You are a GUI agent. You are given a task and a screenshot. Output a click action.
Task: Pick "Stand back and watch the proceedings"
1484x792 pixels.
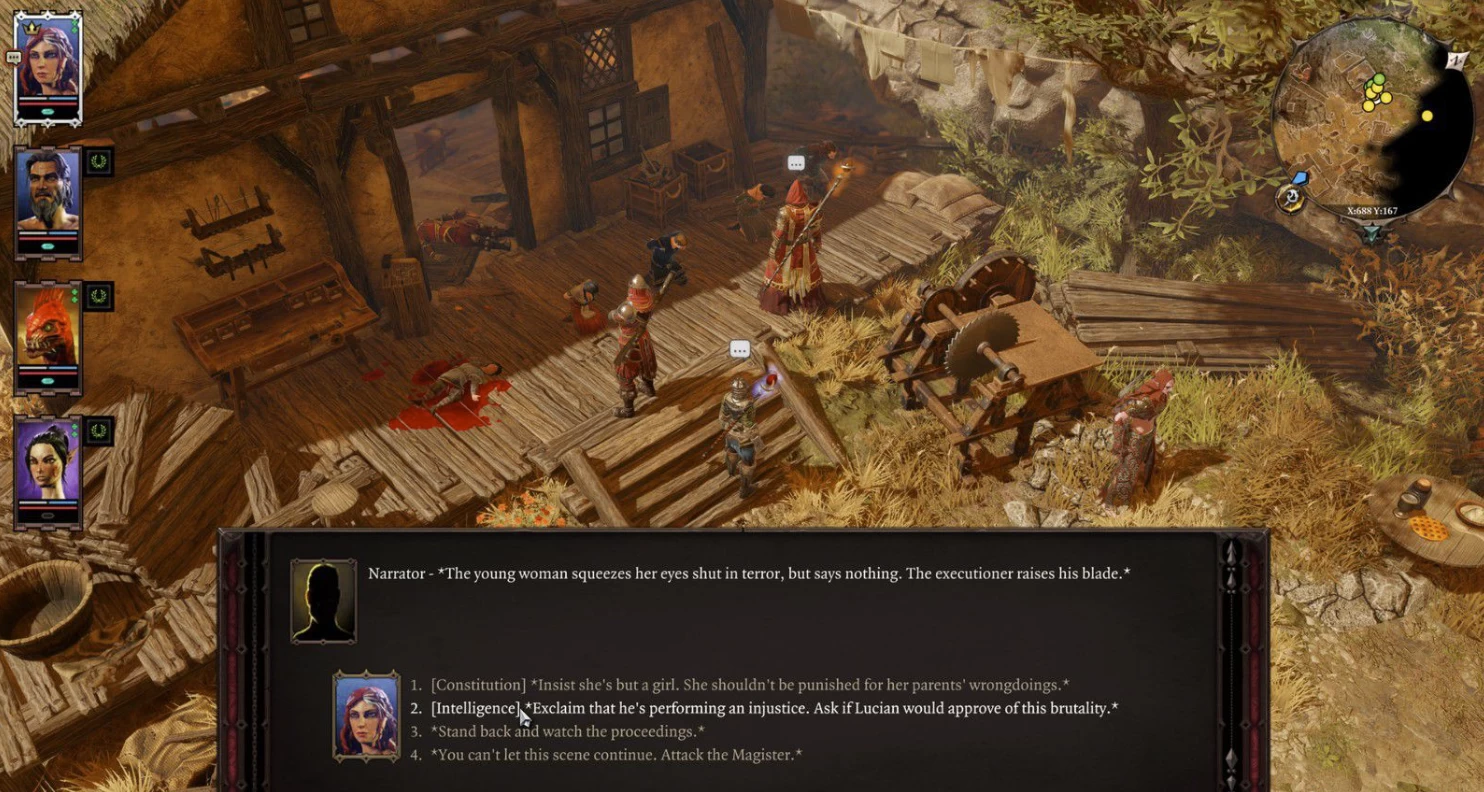567,731
